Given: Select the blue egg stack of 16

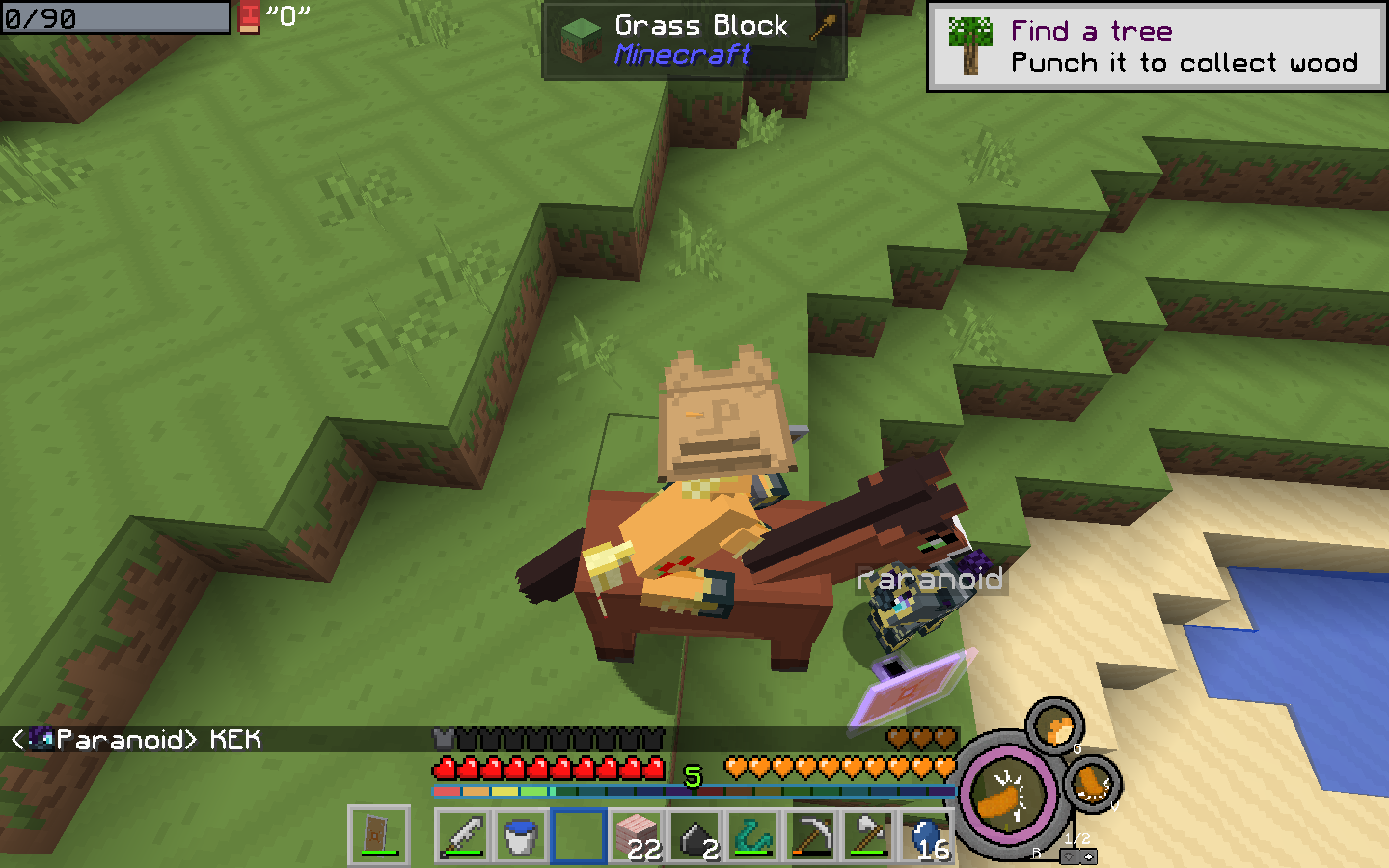Looking at the screenshot, I should coord(926,835).
